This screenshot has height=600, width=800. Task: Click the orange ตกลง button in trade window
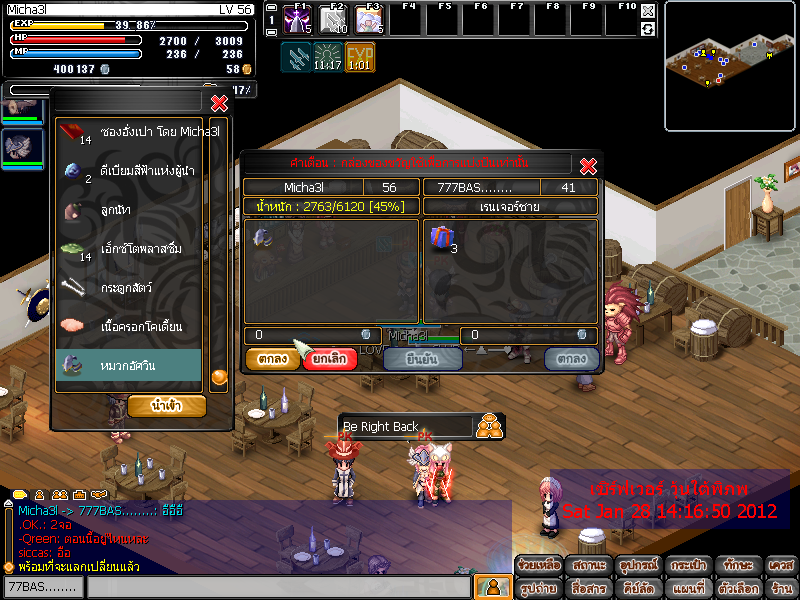point(273,359)
